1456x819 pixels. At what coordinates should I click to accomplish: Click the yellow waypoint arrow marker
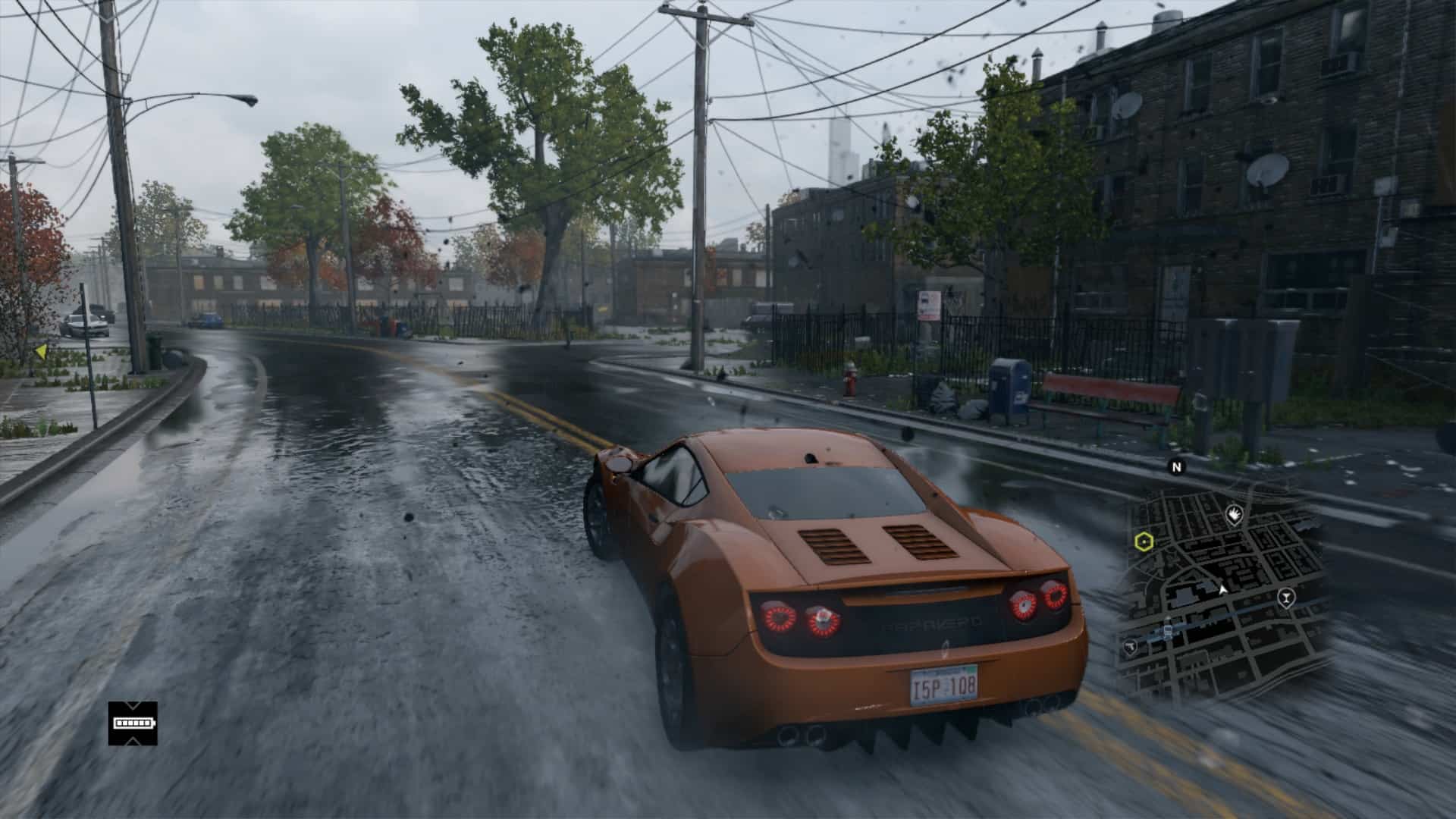[x=41, y=351]
